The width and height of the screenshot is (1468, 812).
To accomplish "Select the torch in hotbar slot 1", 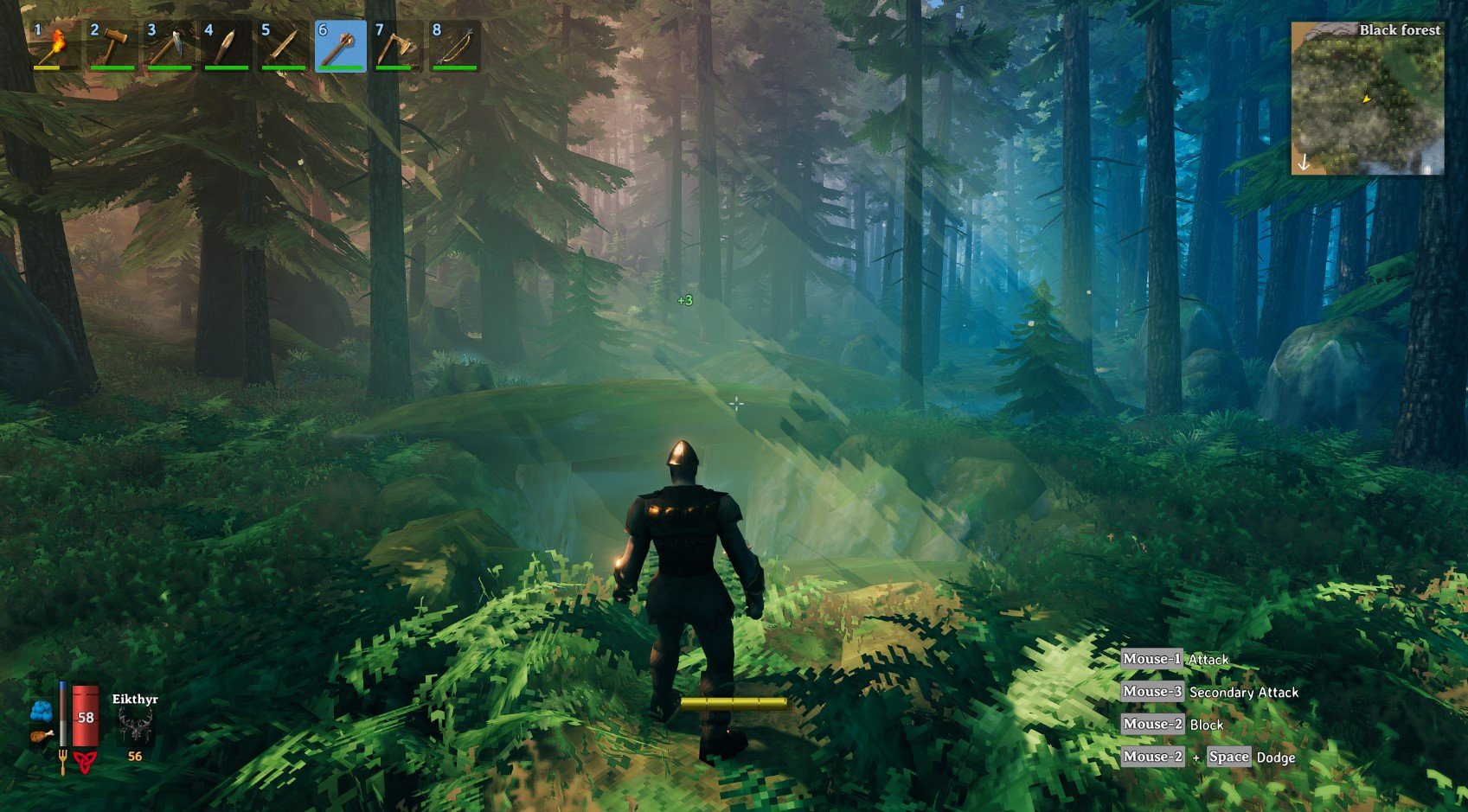I will pos(54,47).
